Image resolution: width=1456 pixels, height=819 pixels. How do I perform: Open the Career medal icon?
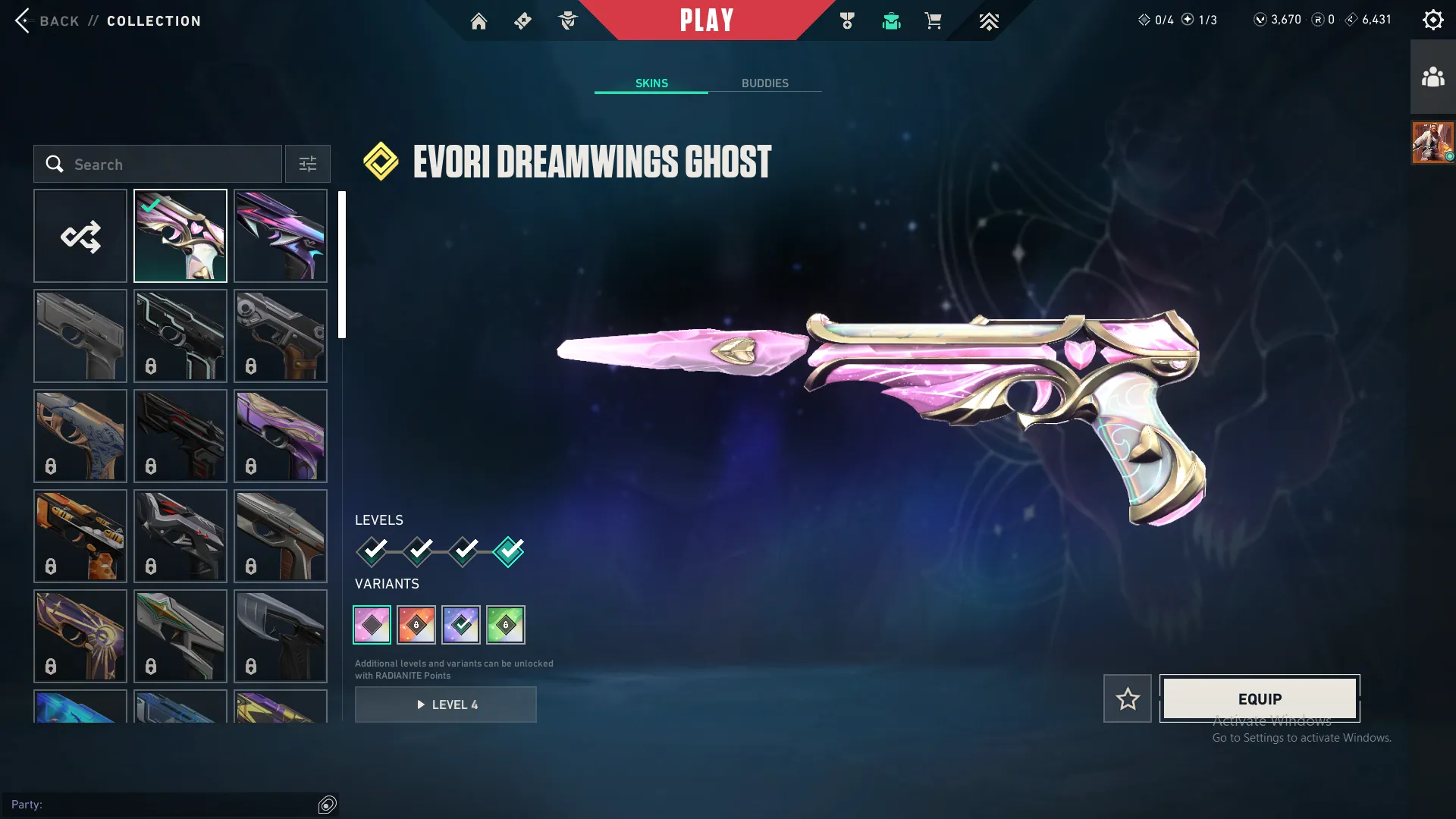tap(847, 20)
